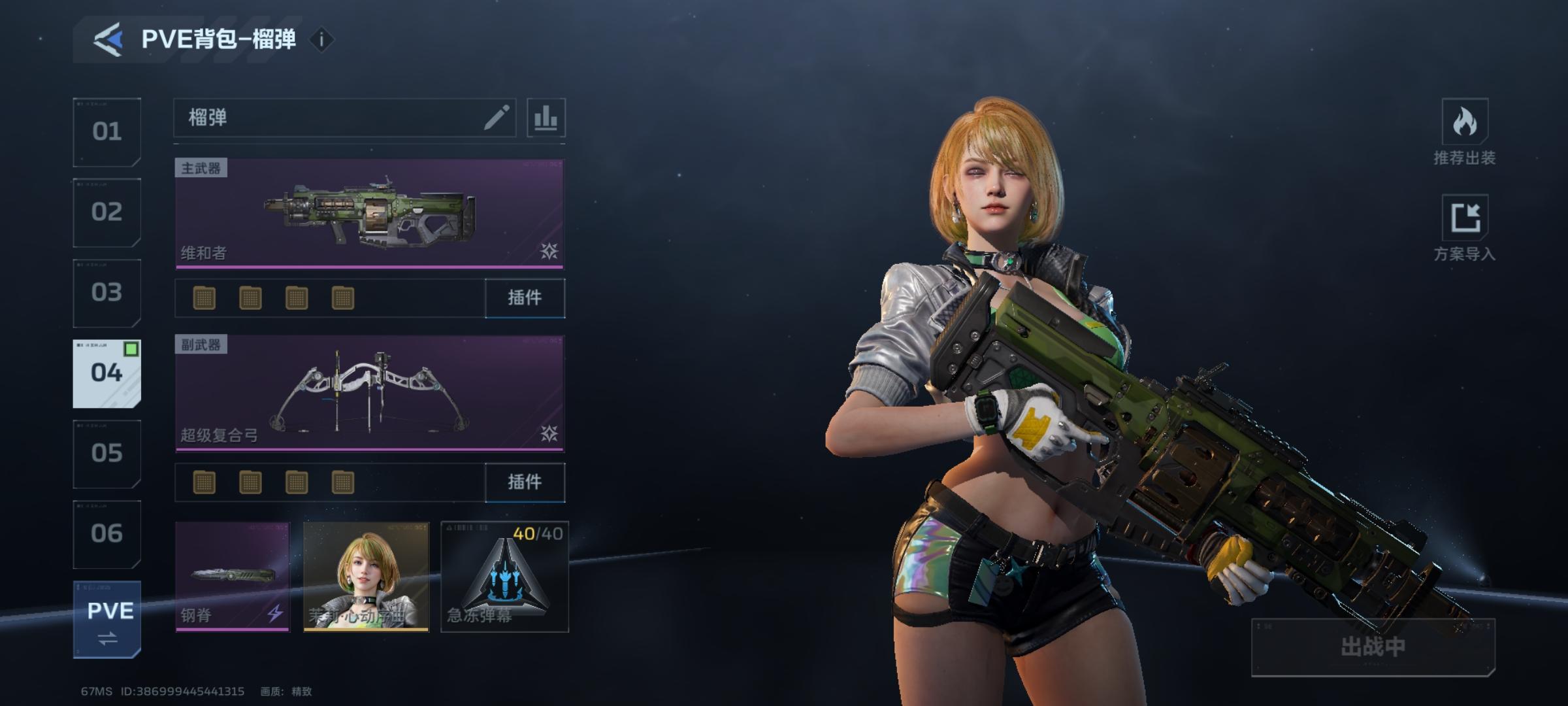The width and height of the screenshot is (1568, 706).
Task: Choose loadout slot 03
Action: [106, 293]
